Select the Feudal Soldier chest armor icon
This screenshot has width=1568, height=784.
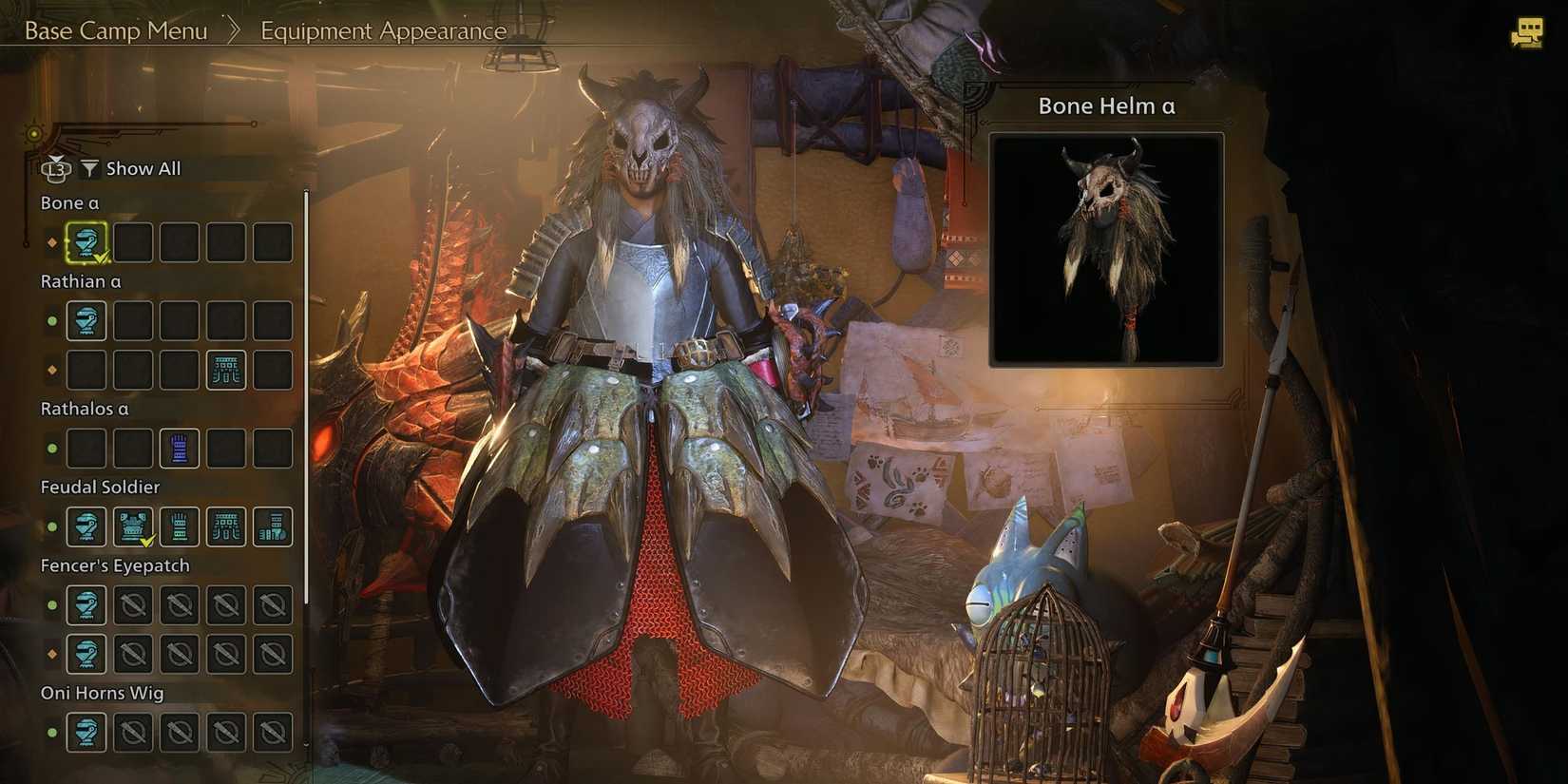[132, 526]
